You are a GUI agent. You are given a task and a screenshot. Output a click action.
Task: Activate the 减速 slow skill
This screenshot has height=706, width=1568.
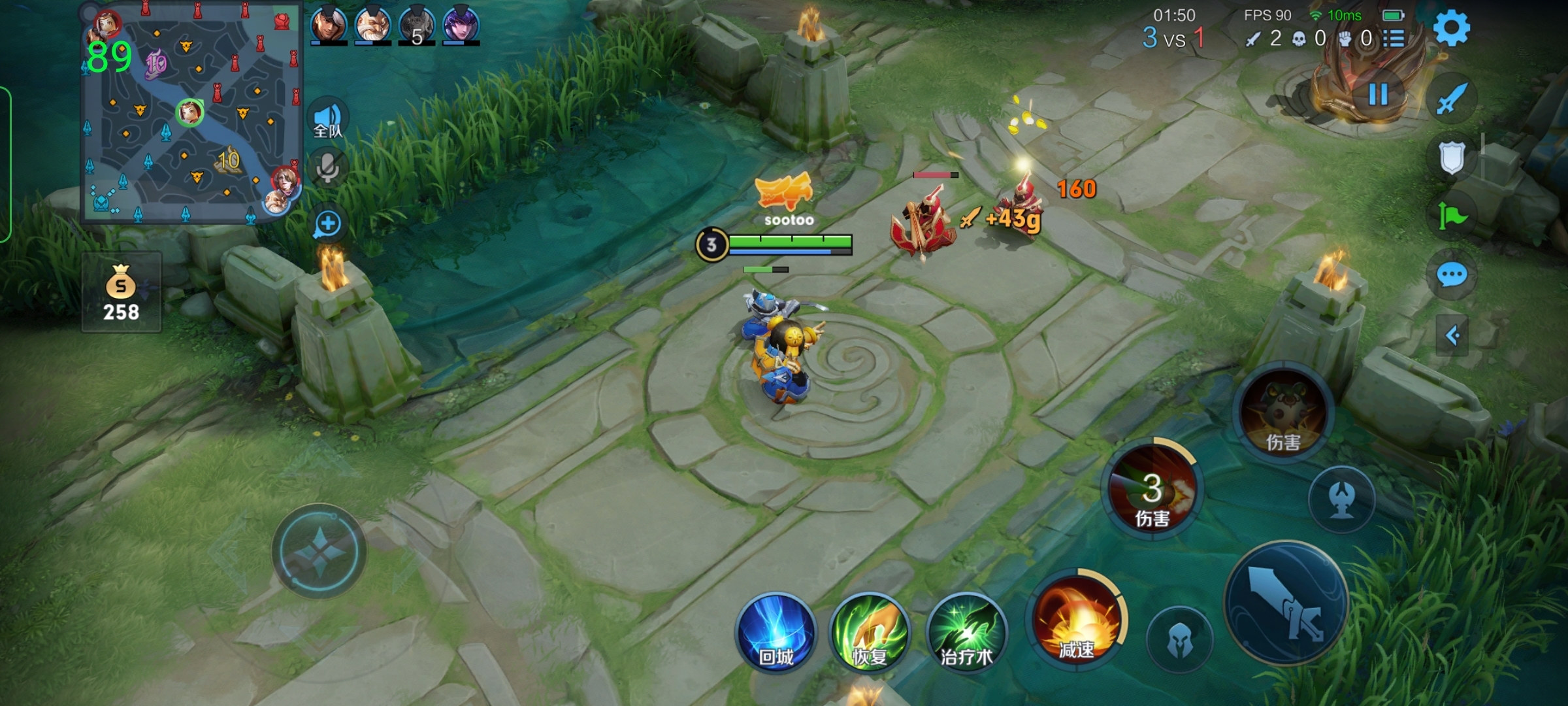point(1076,620)
